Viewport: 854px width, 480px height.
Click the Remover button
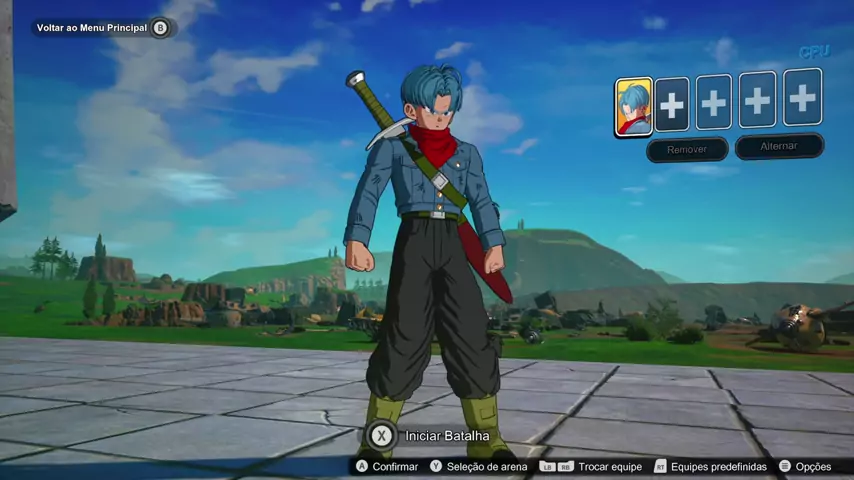[687, 149]
